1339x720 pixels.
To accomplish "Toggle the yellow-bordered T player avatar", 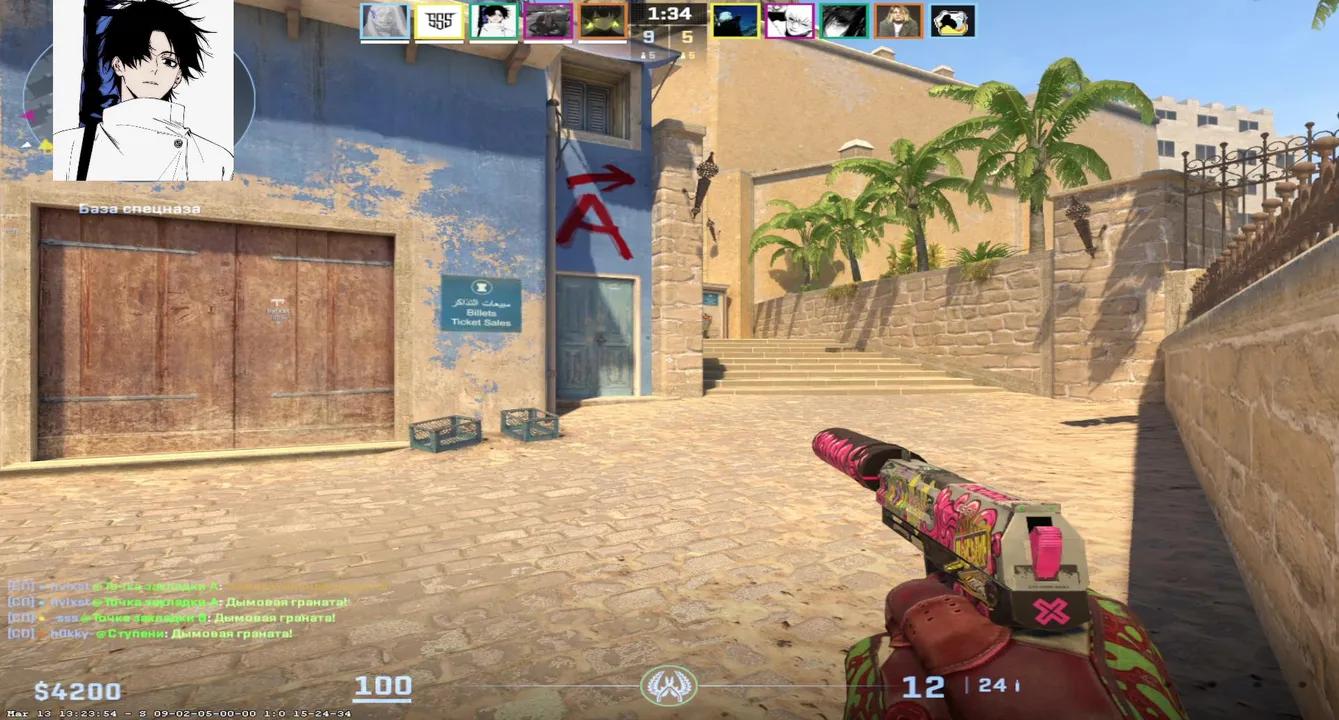I will coord(738,20).
